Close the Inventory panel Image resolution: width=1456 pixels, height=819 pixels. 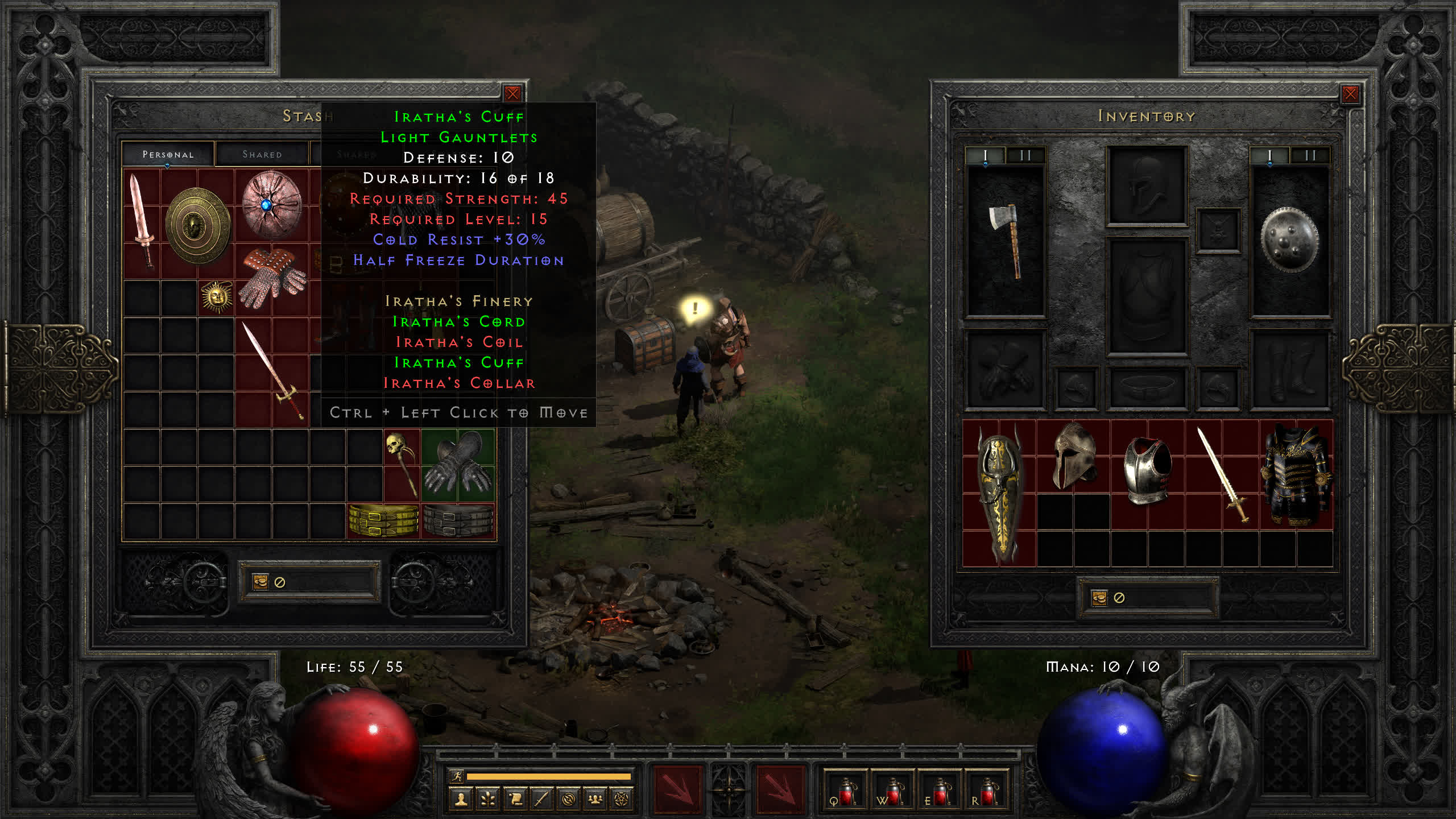1350,94
